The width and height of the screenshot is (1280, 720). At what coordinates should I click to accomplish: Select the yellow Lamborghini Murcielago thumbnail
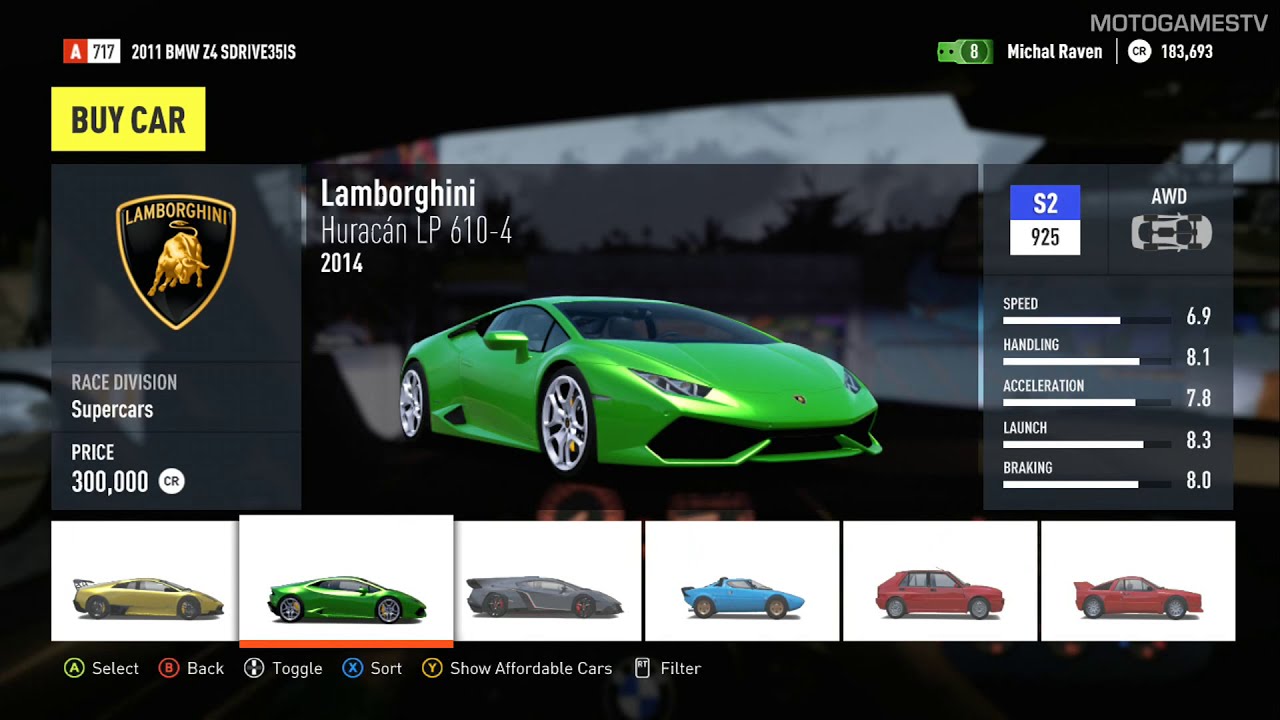coord(145,581)
